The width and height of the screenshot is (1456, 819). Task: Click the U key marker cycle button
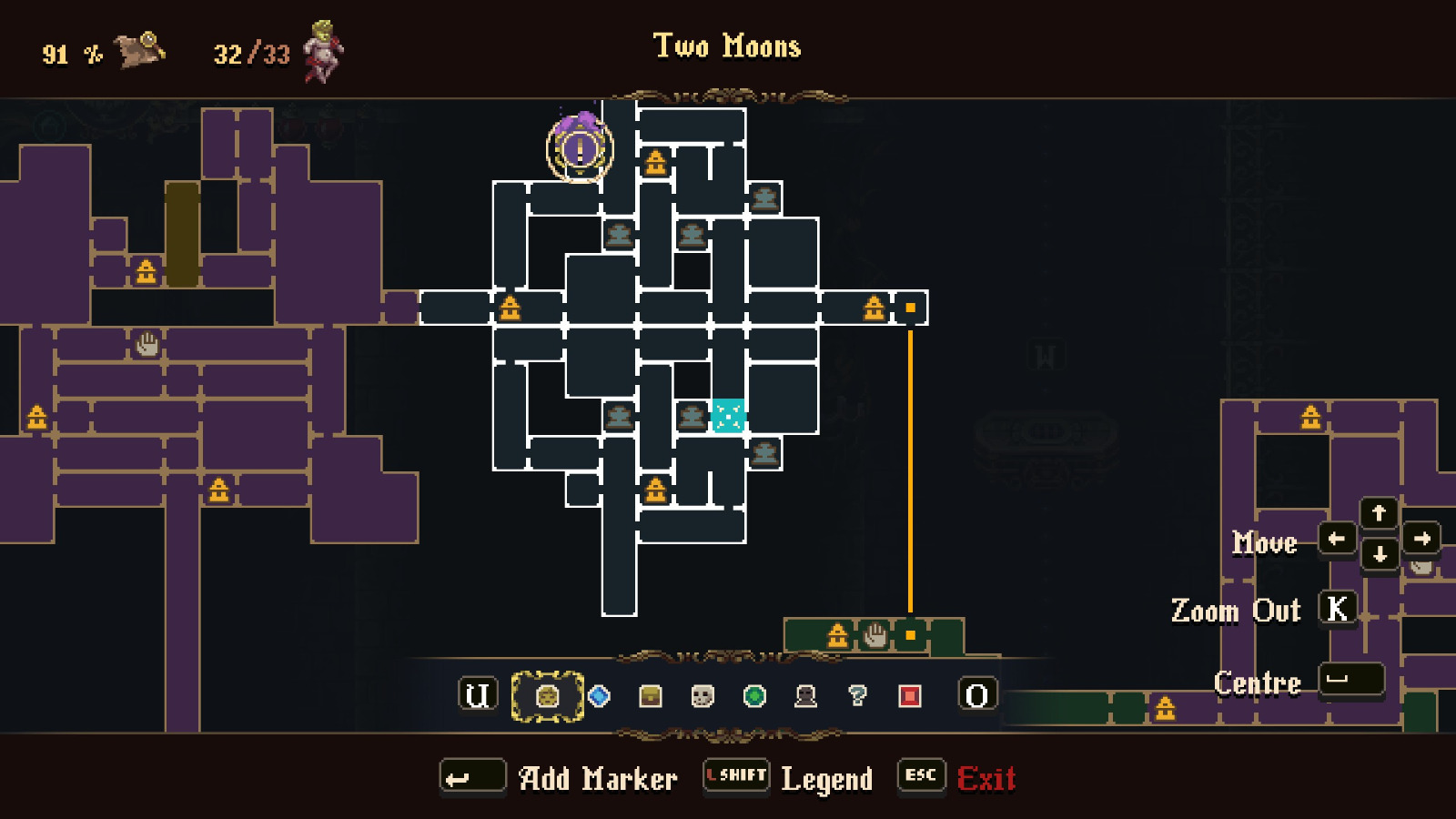[478, 694]
